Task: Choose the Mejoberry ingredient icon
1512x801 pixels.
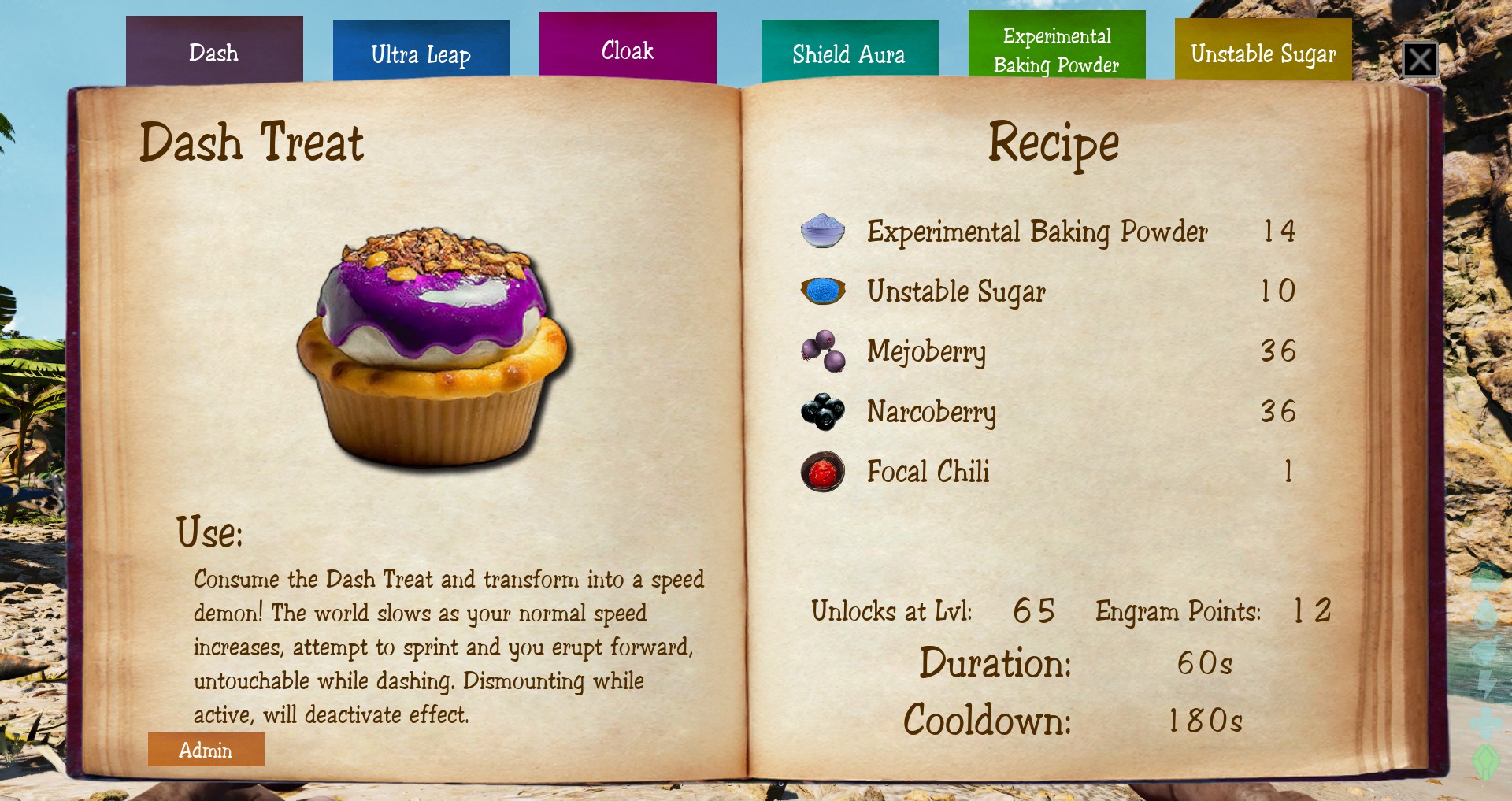Action: (x=823, y=350)
